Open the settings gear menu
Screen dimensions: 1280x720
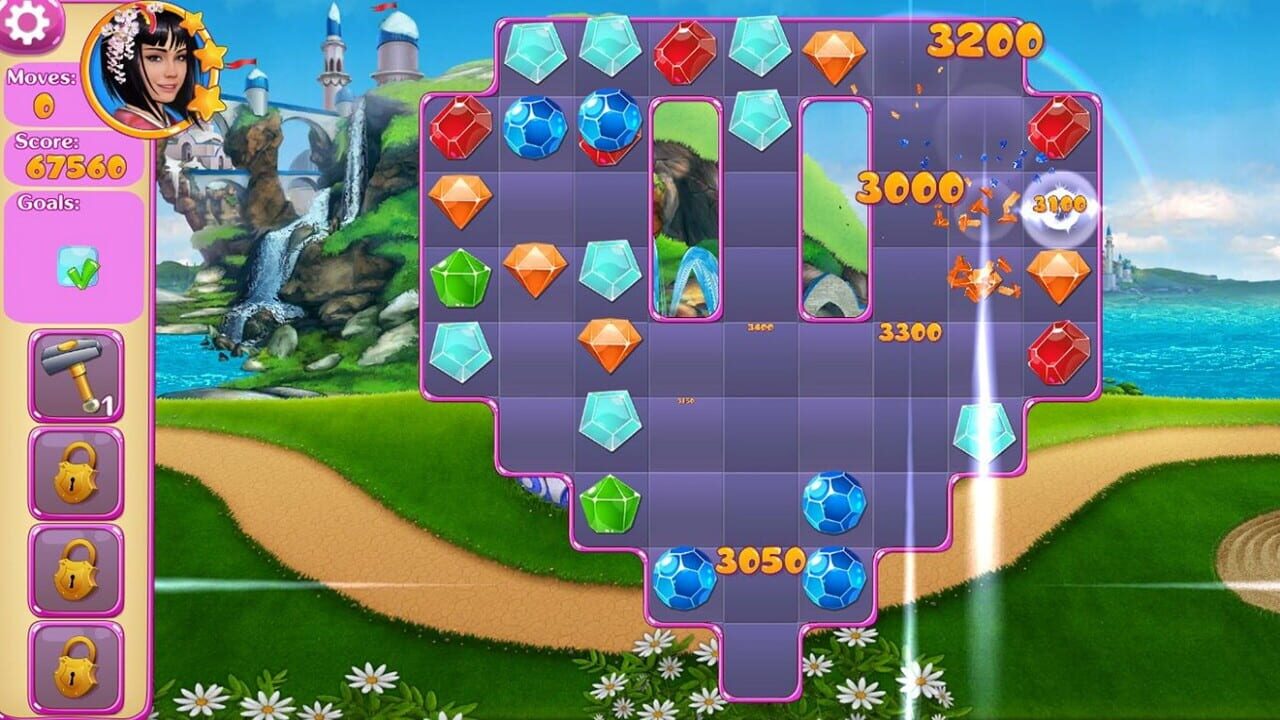click(x=25, y=22)
